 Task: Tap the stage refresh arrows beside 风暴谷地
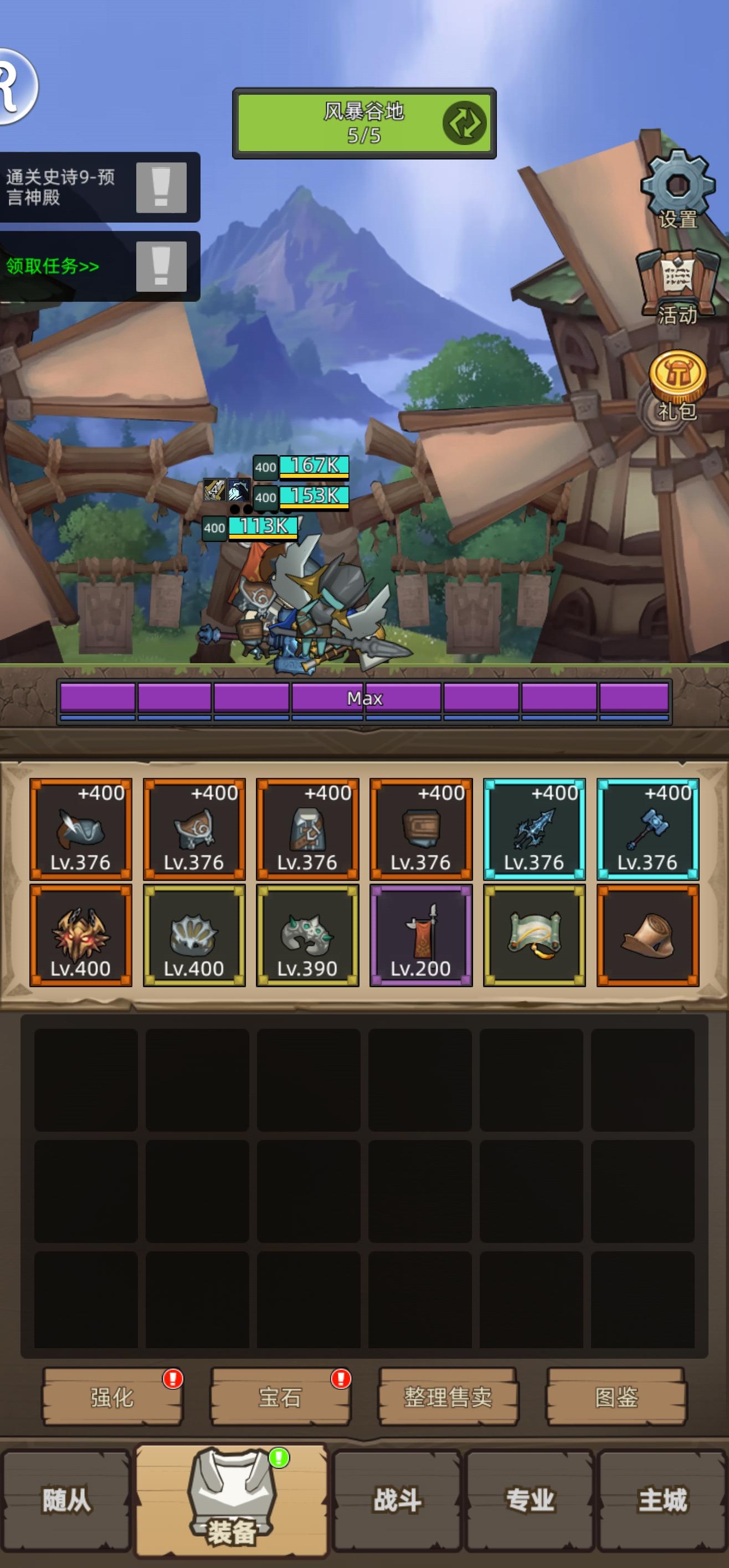(x=465, y=124)
